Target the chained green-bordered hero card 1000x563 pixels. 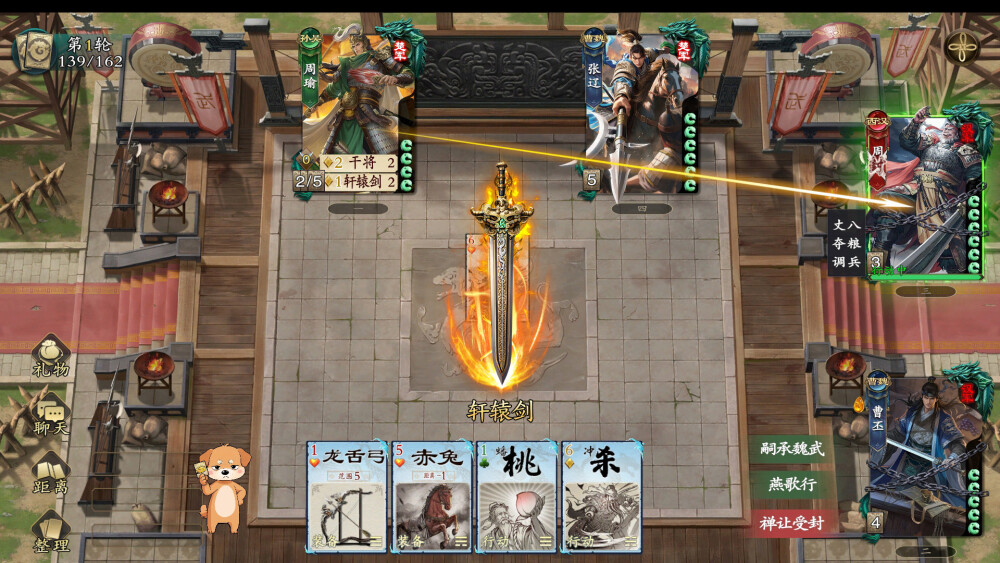(x=925, y=195)
